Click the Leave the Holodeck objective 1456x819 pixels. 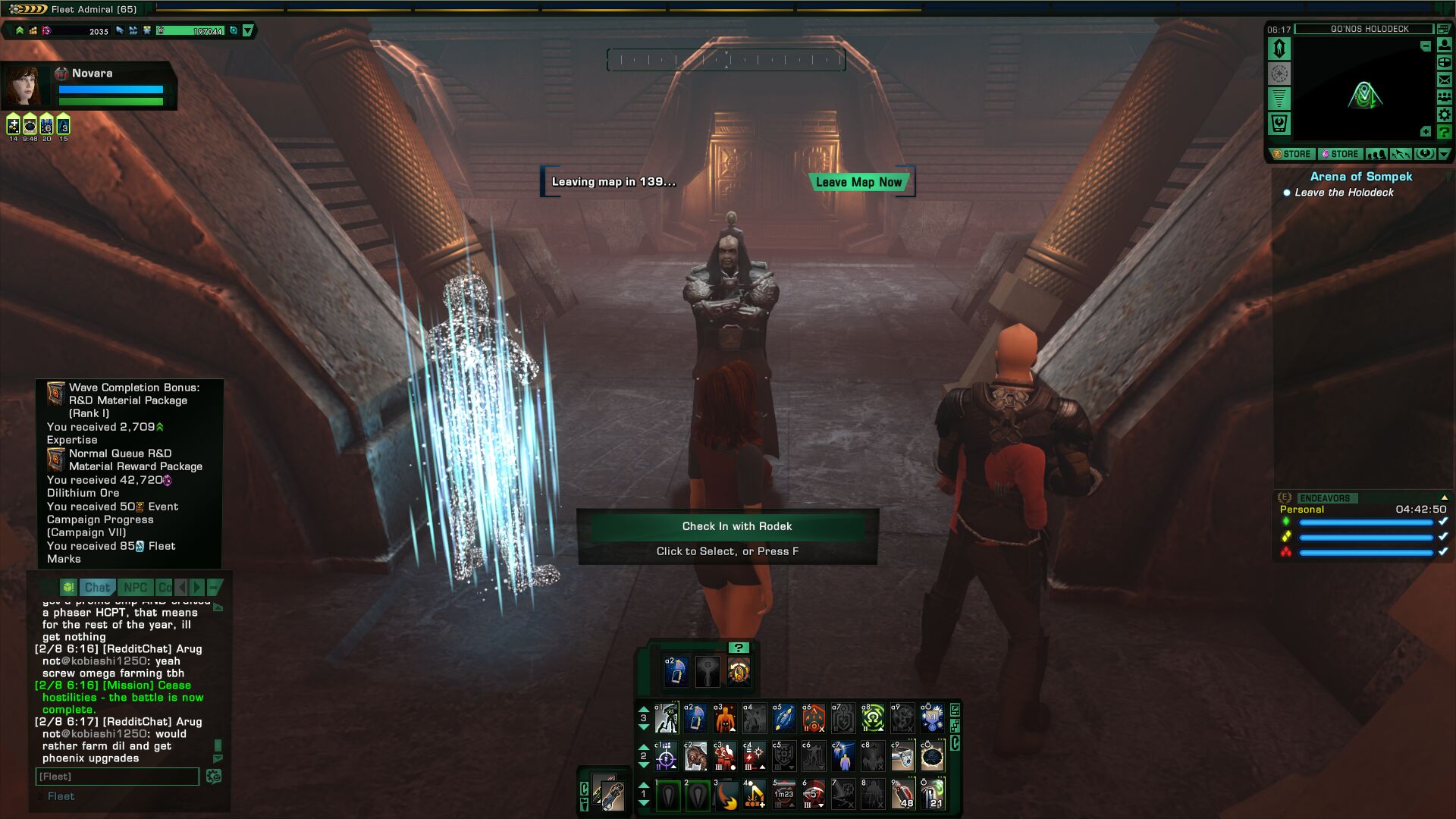pyautogui.click(x=1344, y=193)
